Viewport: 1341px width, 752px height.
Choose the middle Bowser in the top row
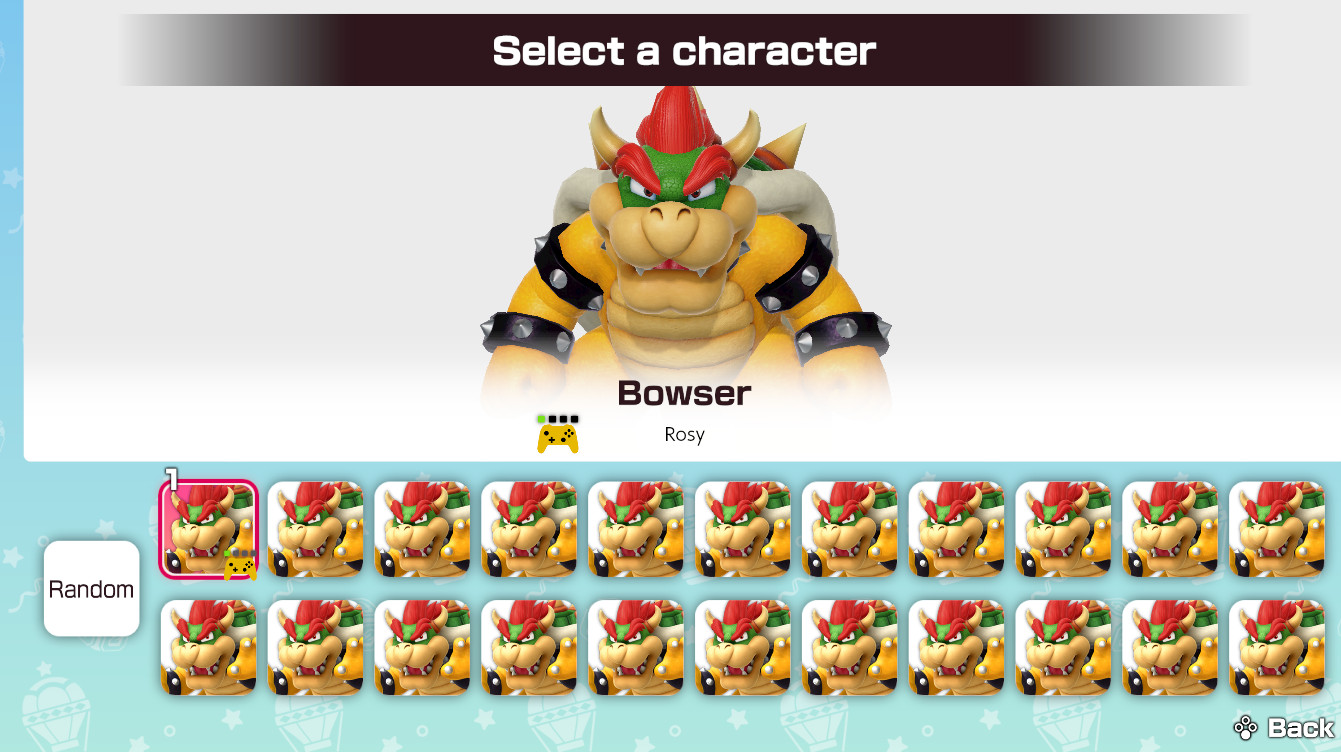click(x=742, y=527)
